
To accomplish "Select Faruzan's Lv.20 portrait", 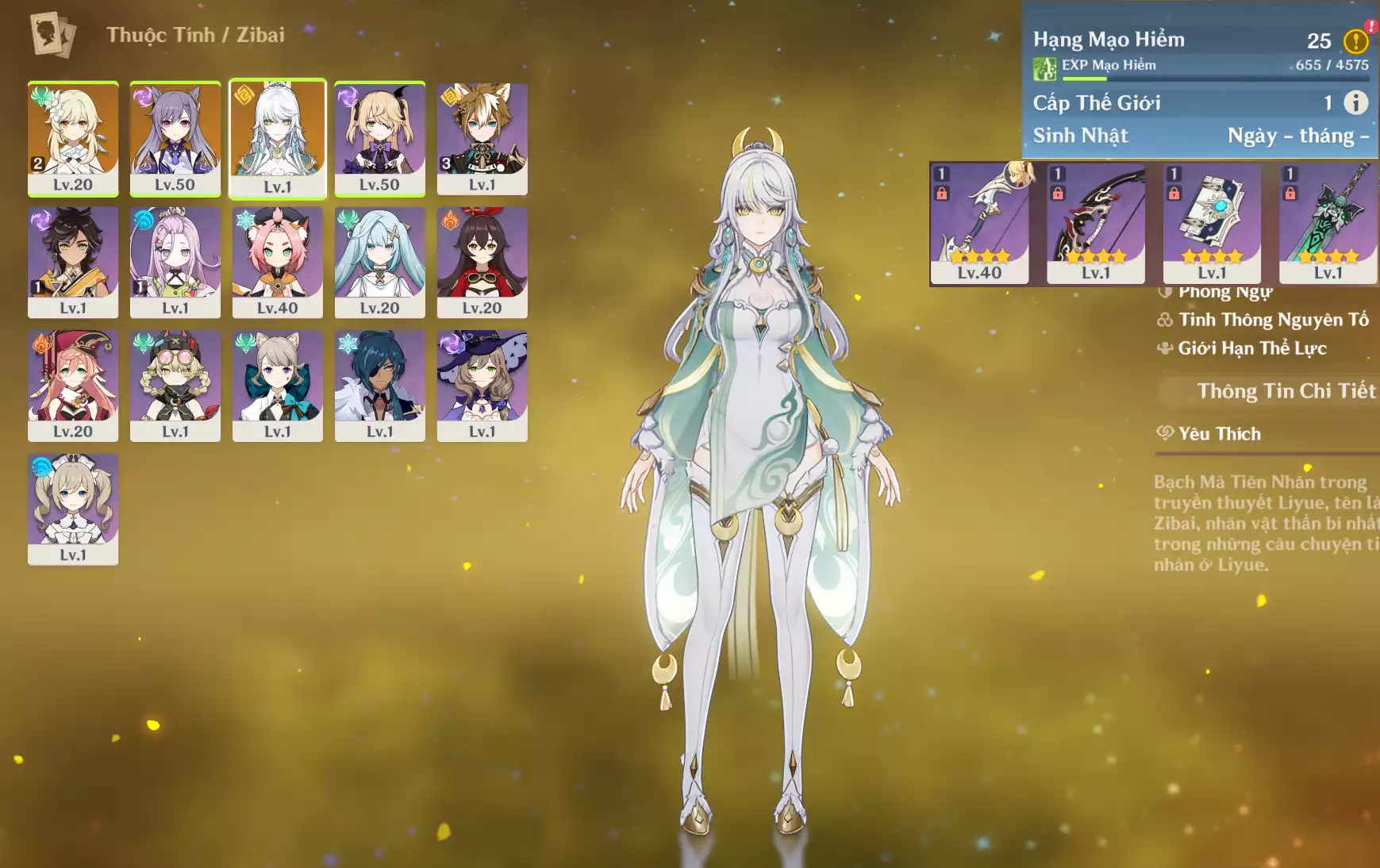I will (x=379, y=262).
